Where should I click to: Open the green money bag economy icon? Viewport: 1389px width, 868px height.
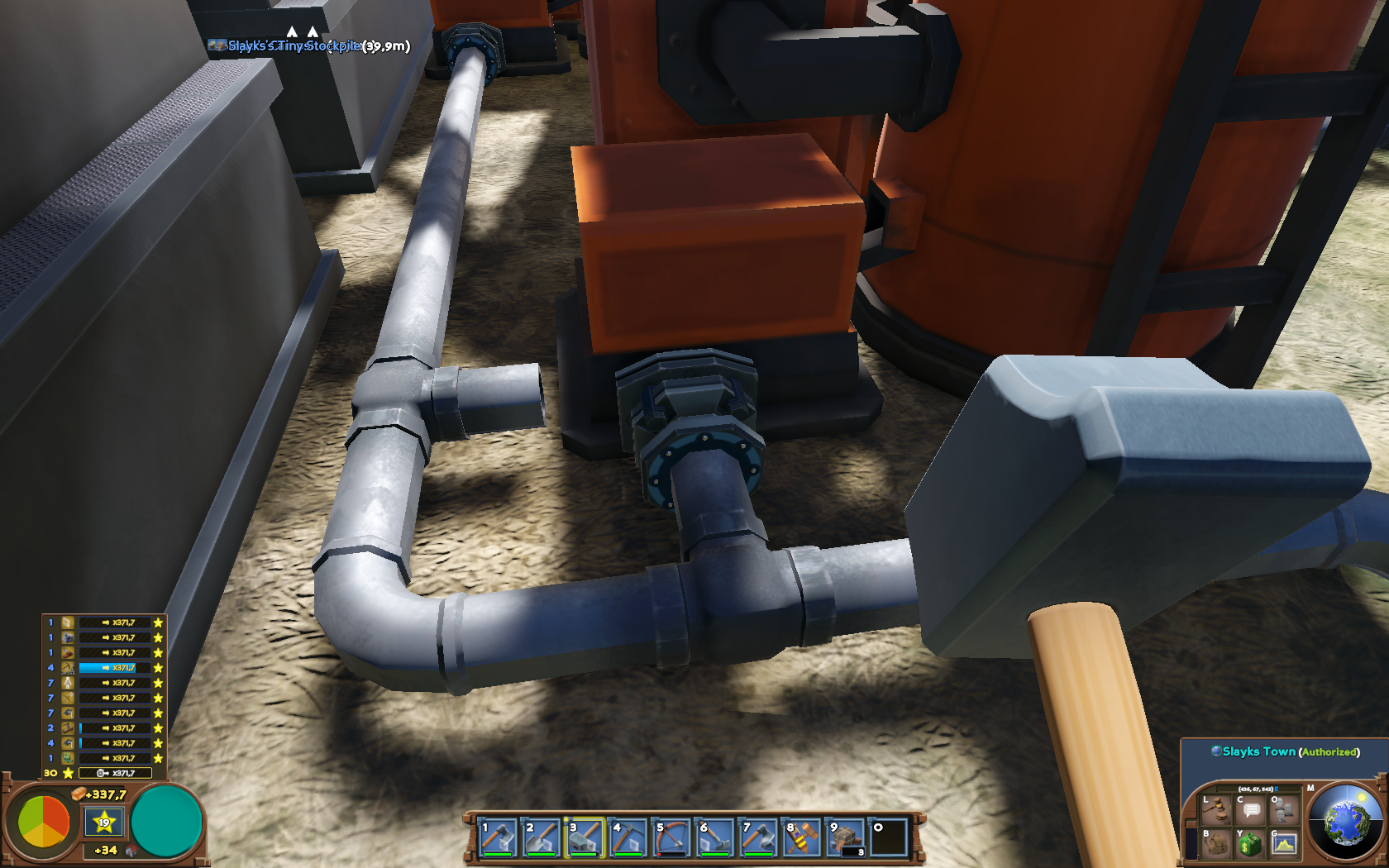tap(1250, 844)
